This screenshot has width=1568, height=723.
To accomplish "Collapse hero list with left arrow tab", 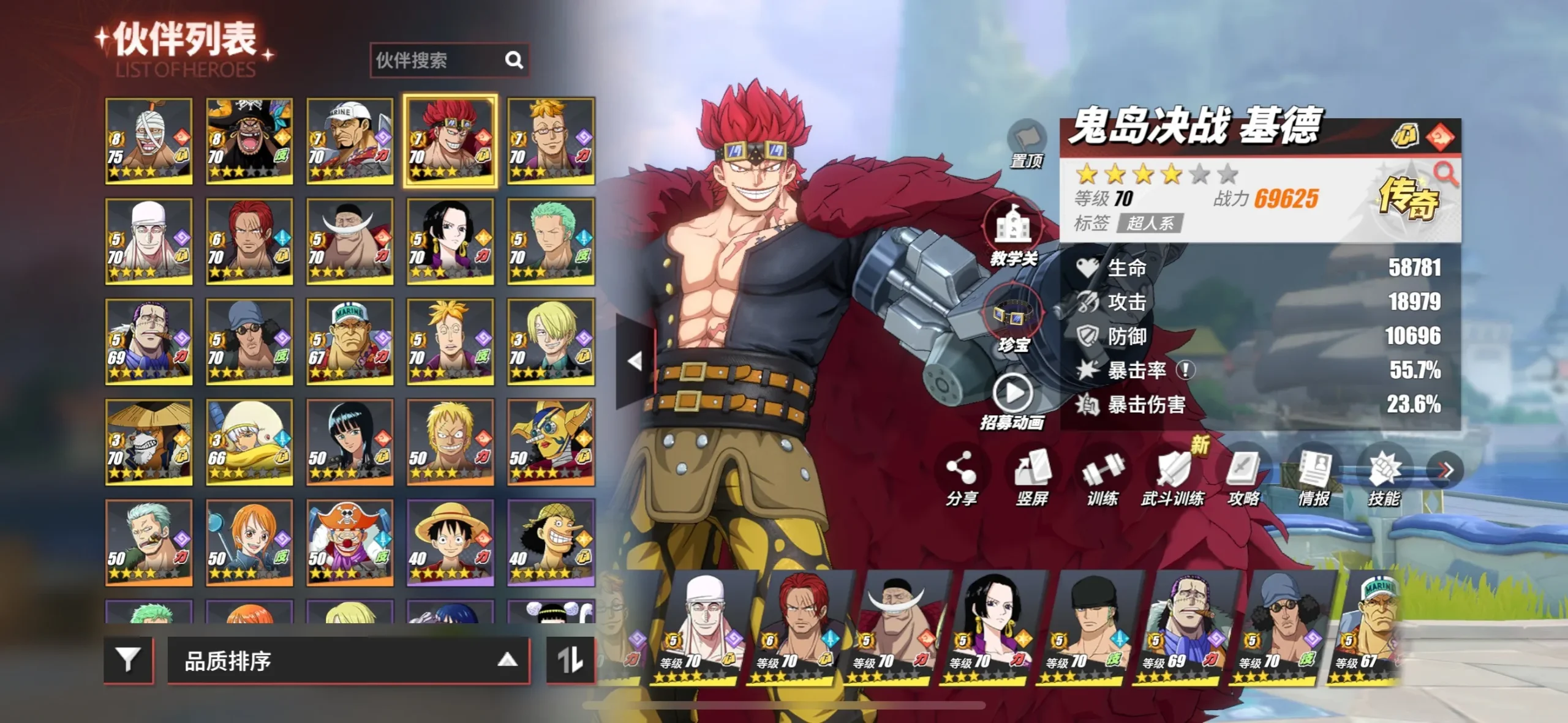I will click(635, 361).
